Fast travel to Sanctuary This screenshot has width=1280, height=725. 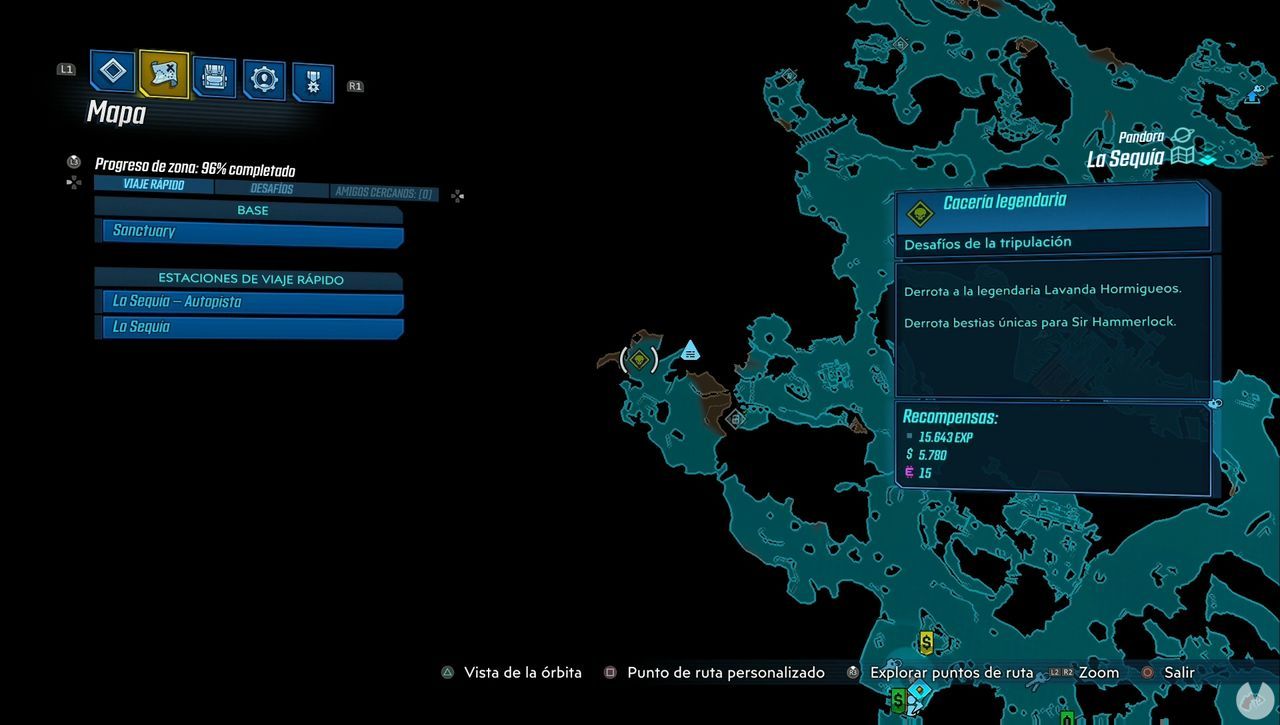coord(248,231)
